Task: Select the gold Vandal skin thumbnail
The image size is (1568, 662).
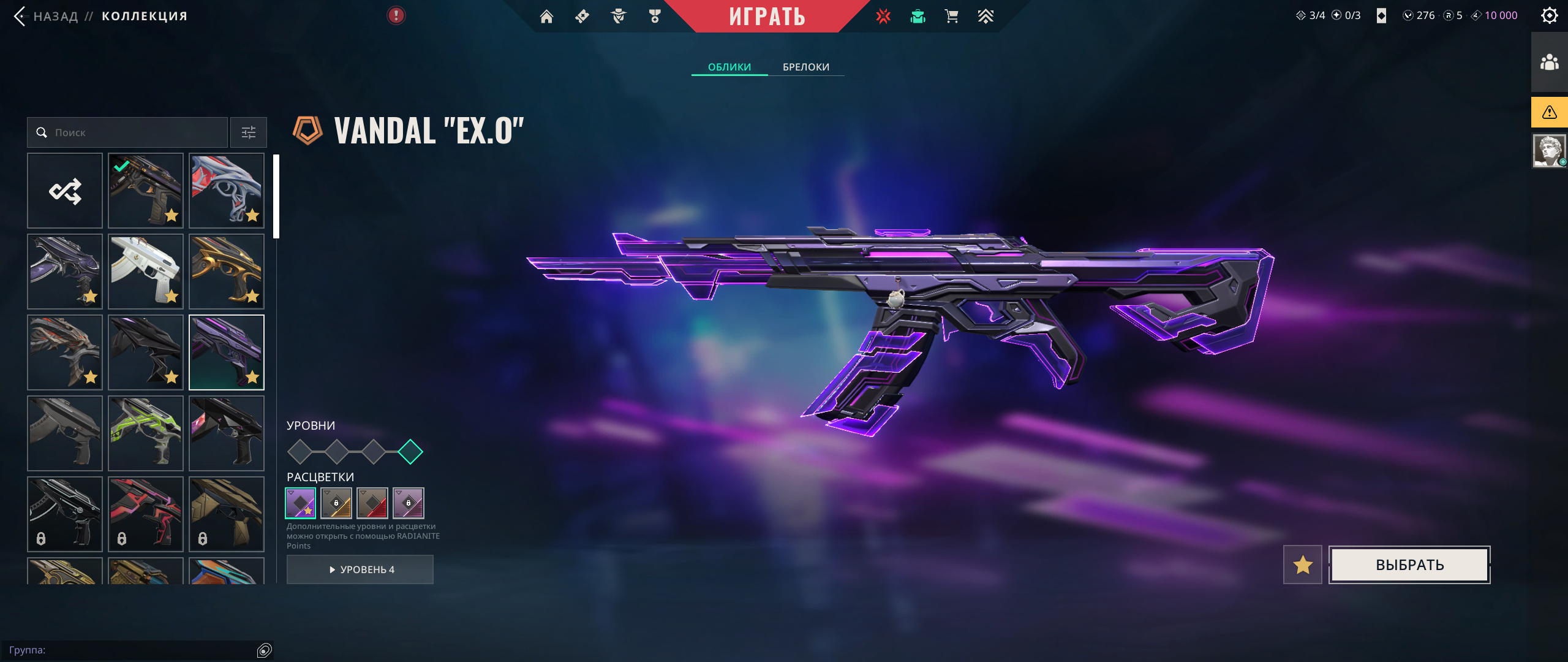Action: point(227,272)
